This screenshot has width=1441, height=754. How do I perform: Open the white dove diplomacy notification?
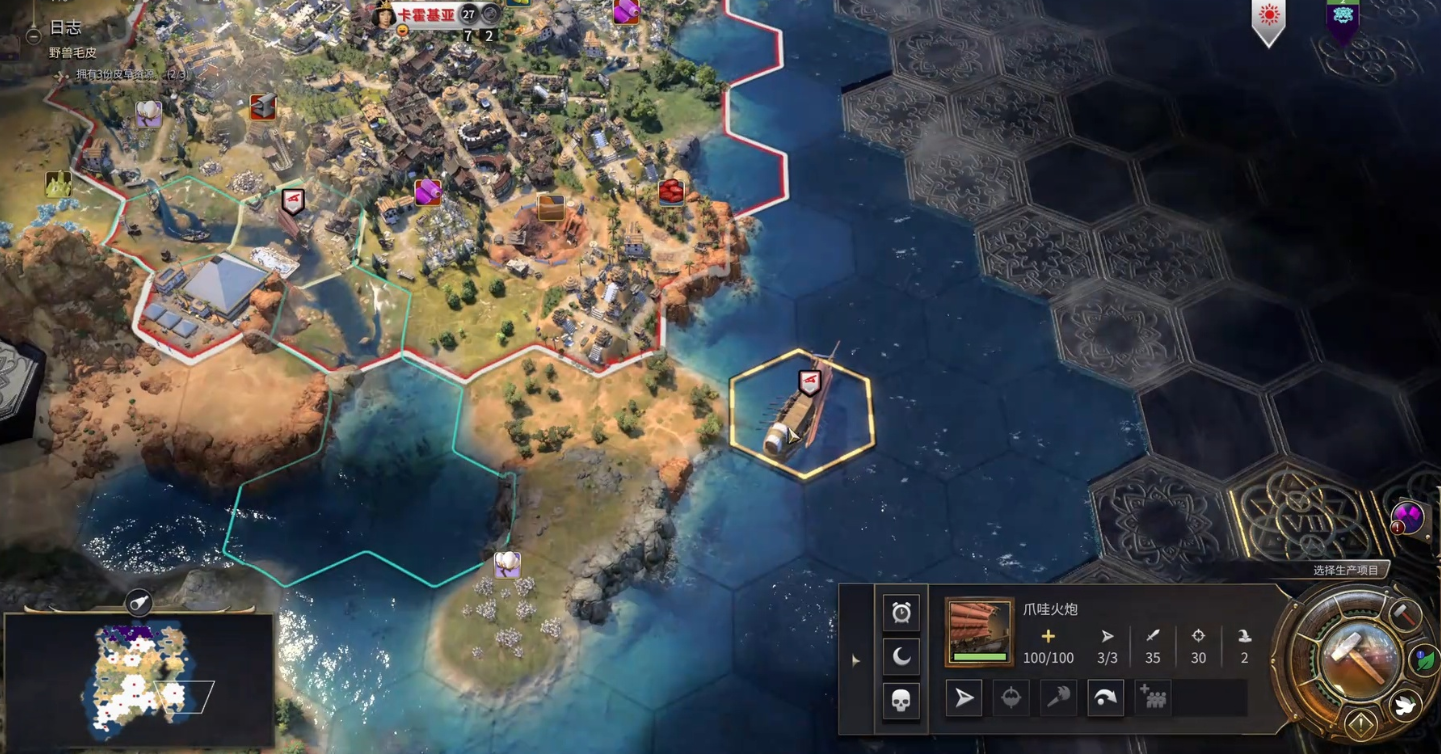pyautogui.click(x=1406, y=705)
